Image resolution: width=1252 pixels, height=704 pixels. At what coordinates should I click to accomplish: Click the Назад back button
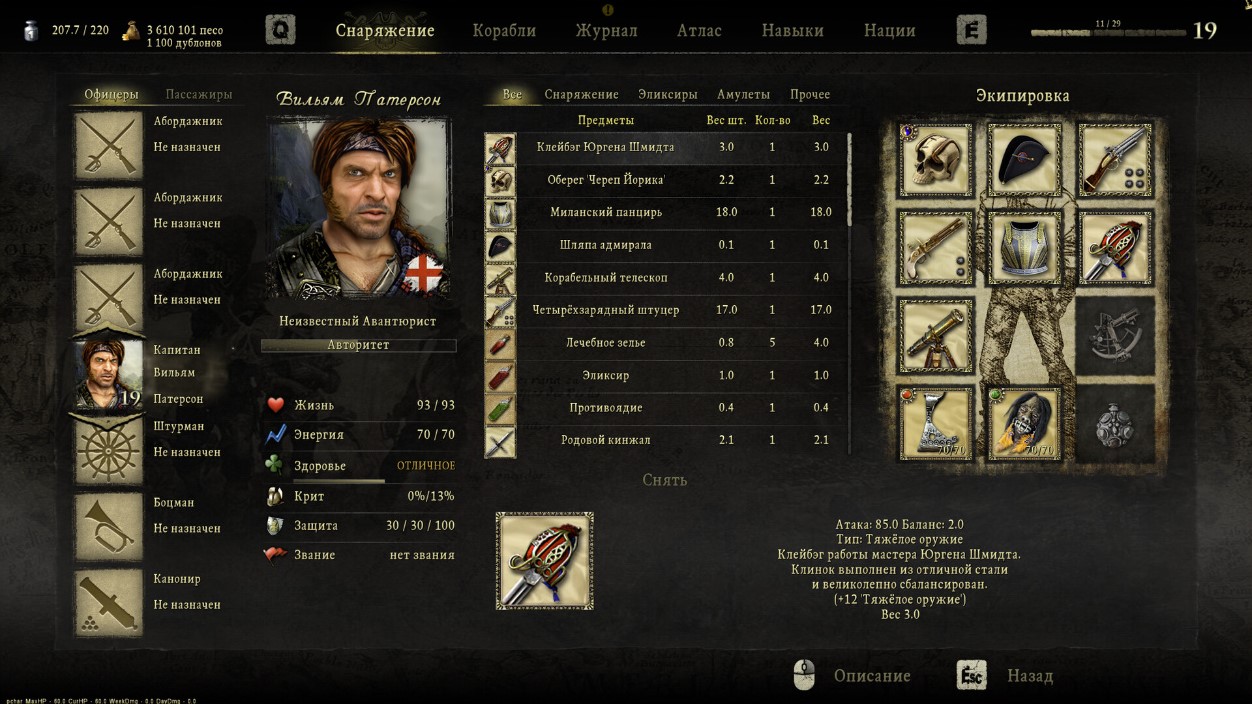1029,676
